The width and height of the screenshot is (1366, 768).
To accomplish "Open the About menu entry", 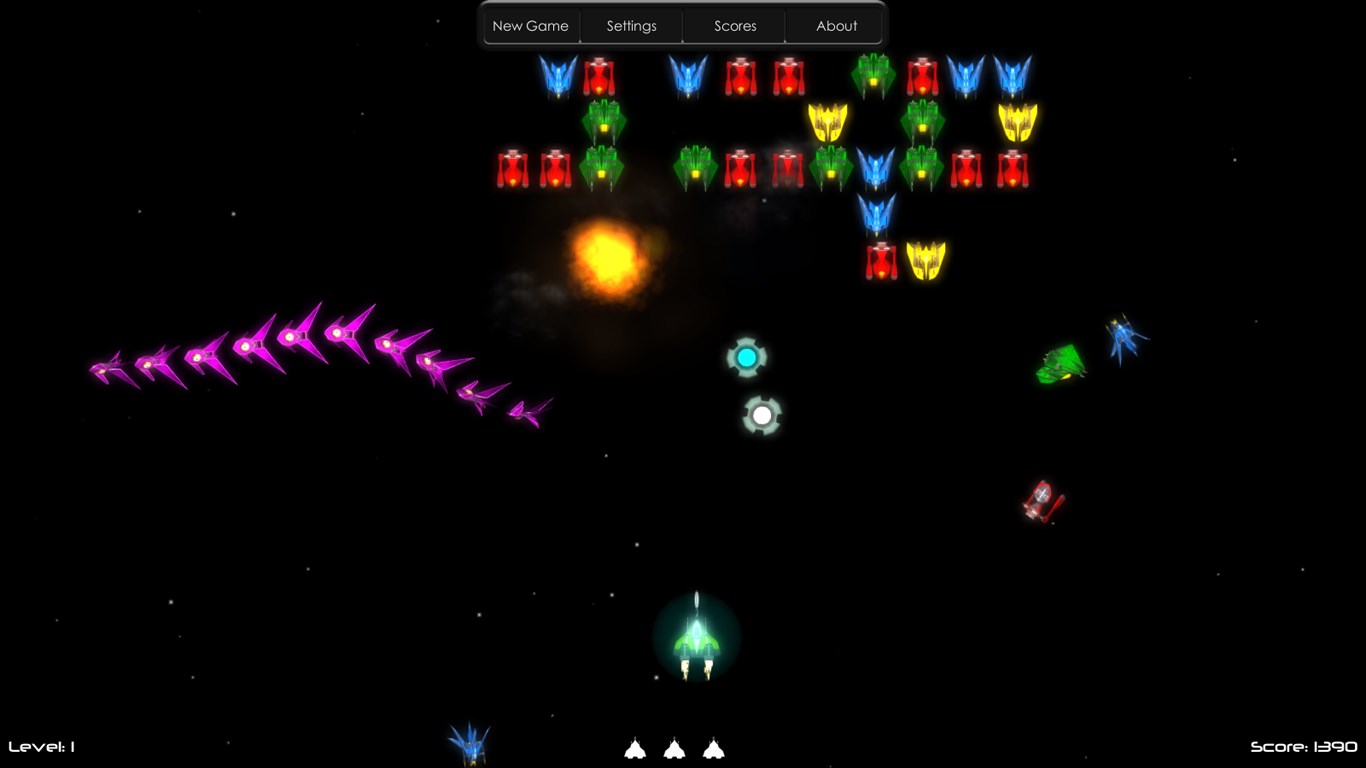I will 836,26.
